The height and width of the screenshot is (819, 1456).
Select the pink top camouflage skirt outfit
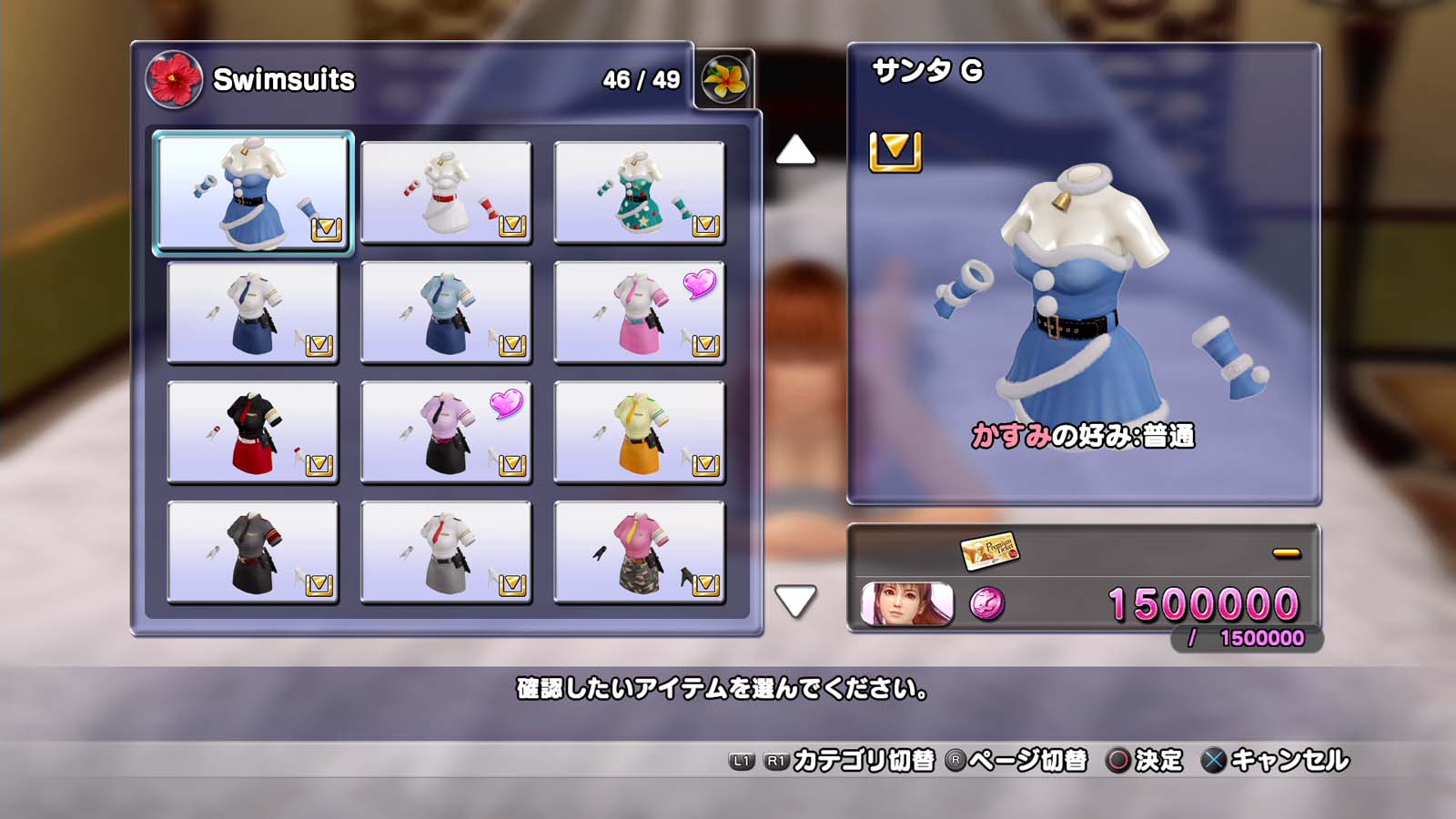pyautogui.click(x=639, y=552)
